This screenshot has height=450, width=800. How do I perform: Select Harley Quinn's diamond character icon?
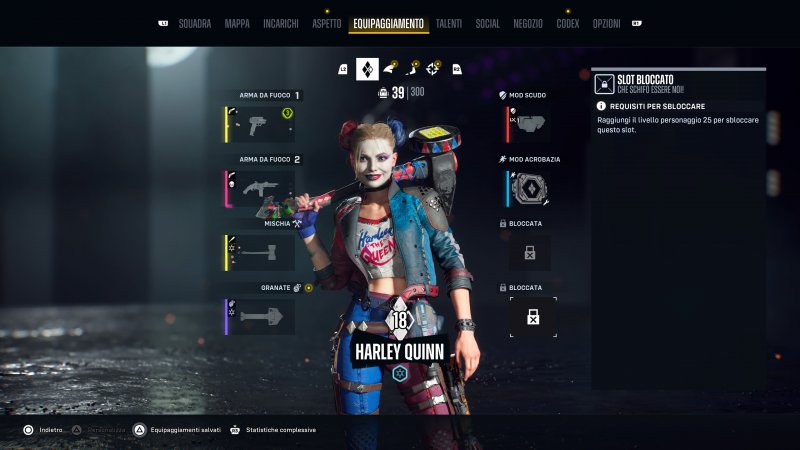(367, 69)
